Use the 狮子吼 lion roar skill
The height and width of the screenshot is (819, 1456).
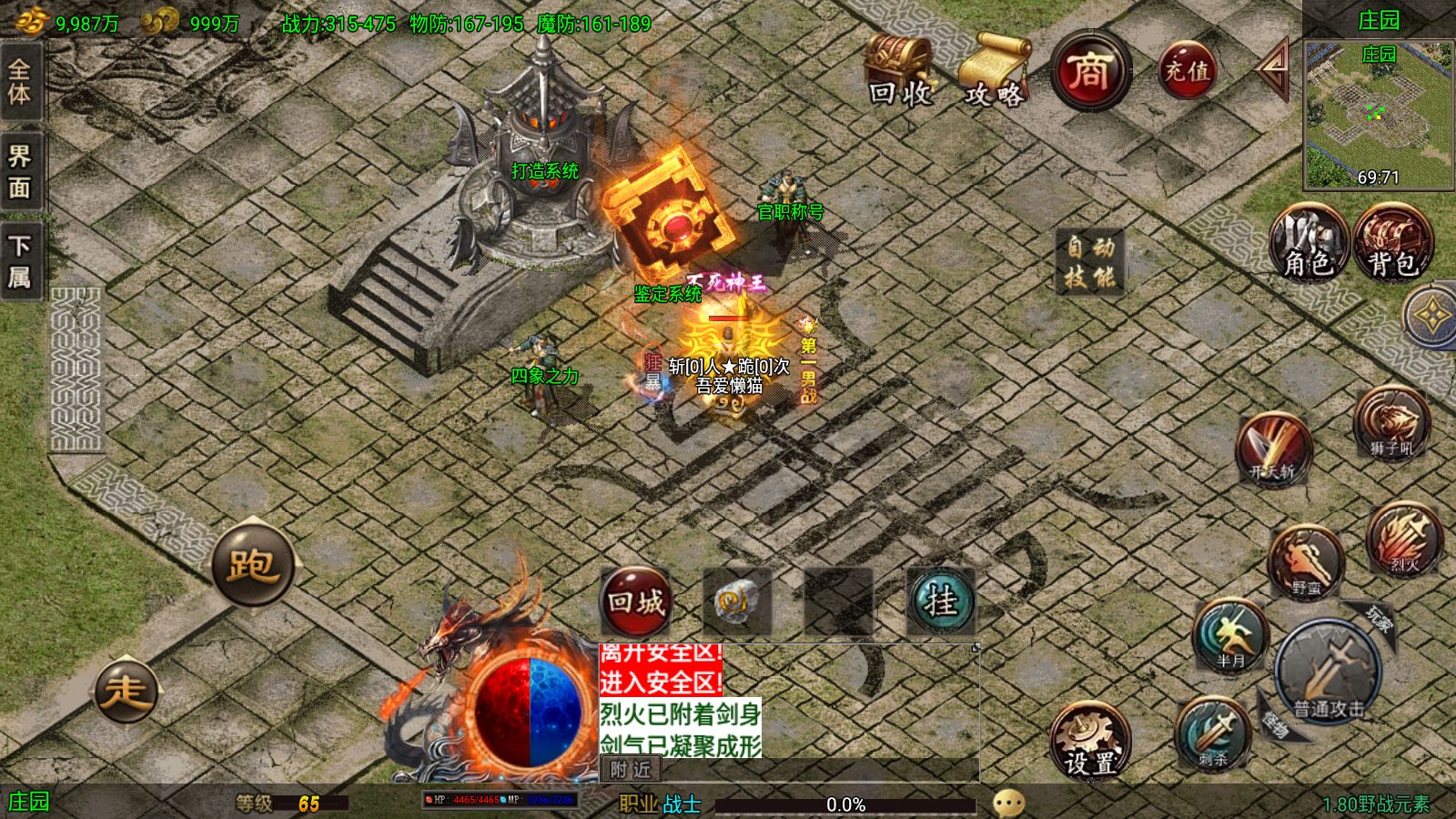1390,422
